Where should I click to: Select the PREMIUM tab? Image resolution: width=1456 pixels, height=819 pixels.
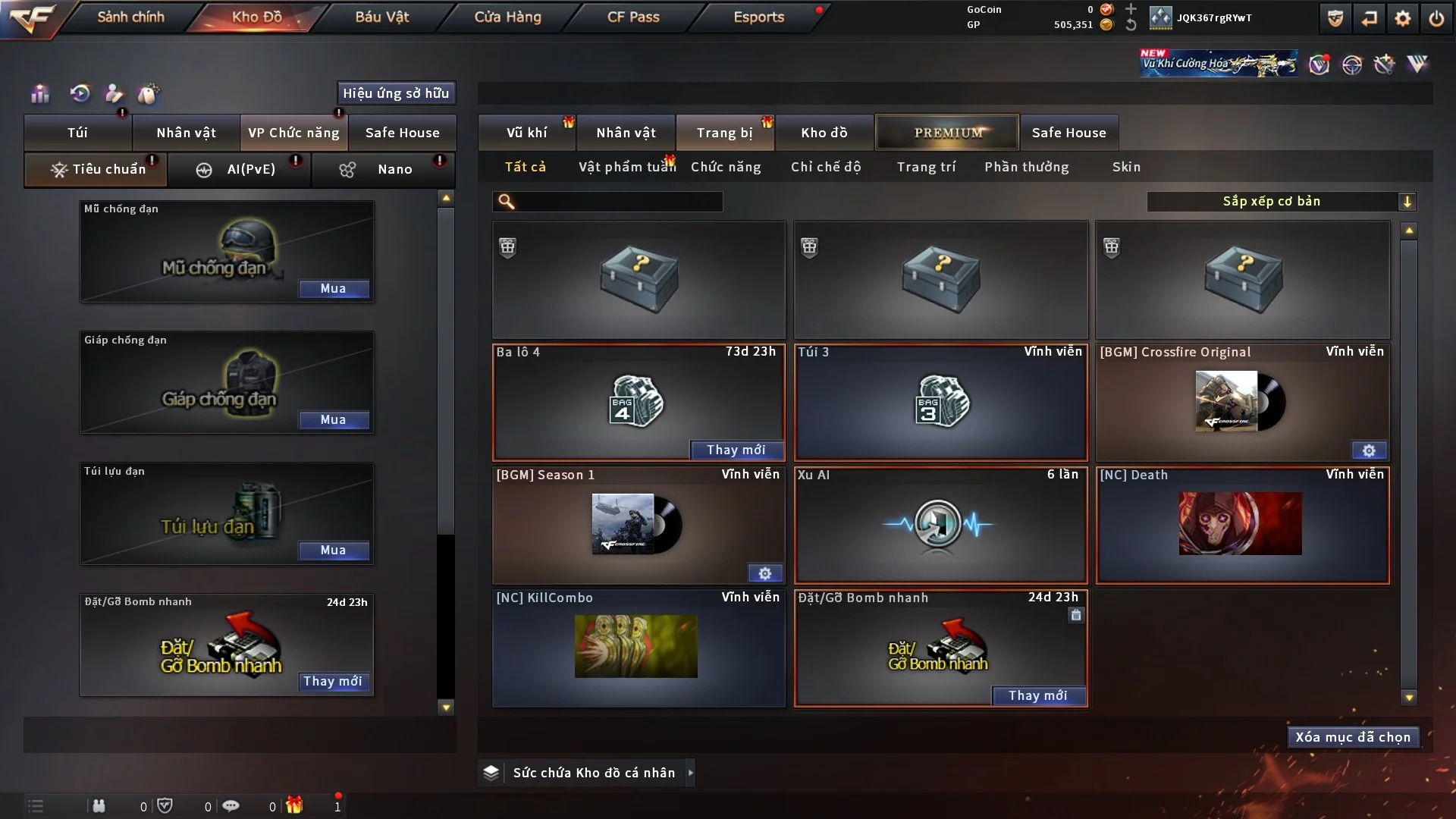[947, 133]
